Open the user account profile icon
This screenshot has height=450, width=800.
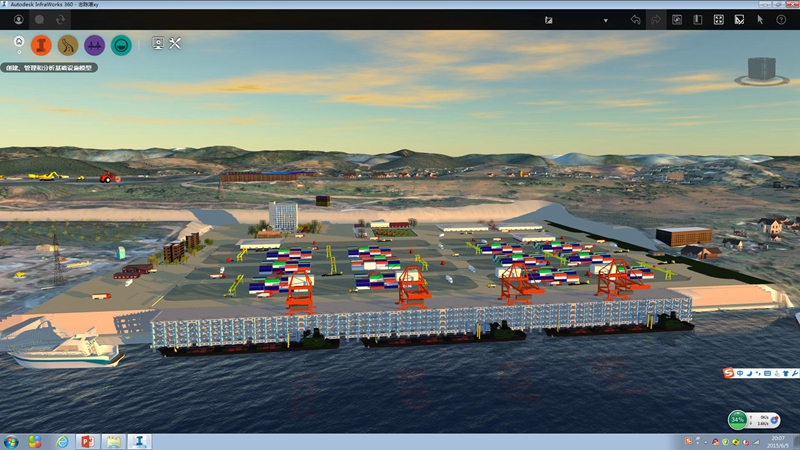[x=19, y=19]
